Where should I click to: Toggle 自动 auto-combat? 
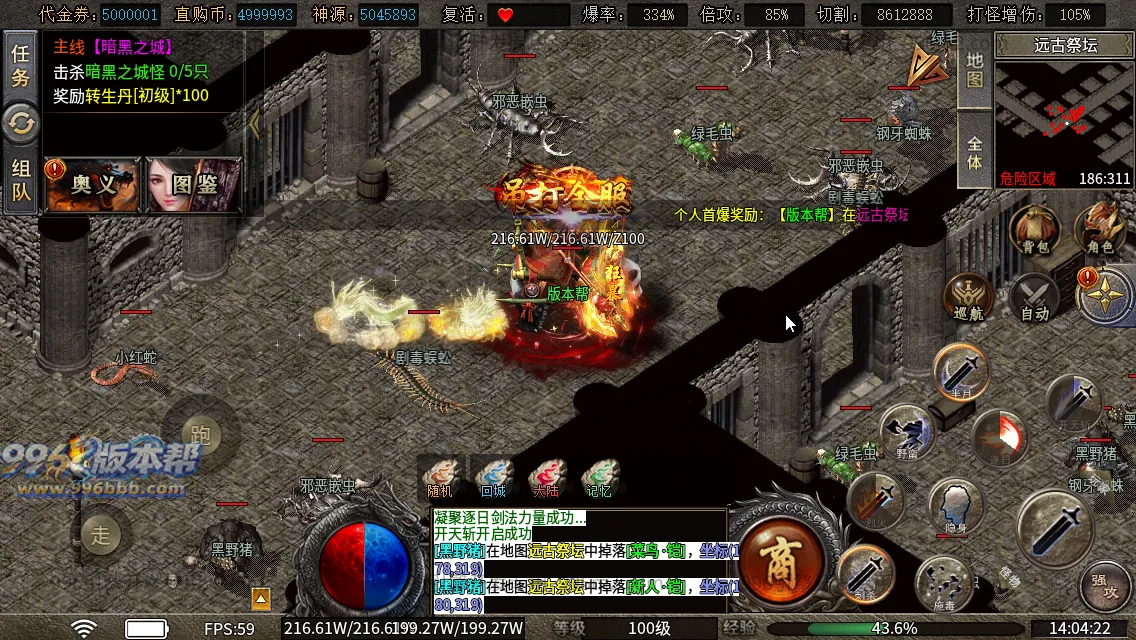click(x=1034, y=298)
